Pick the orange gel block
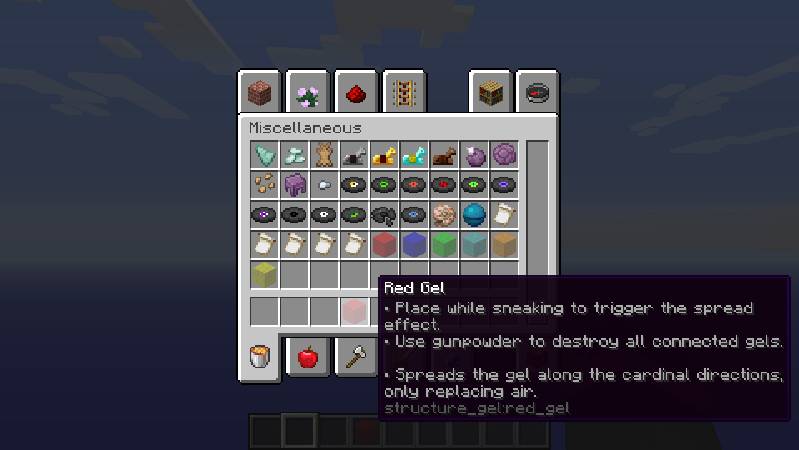Screen dimensions: 799x450 pos(504,244)
